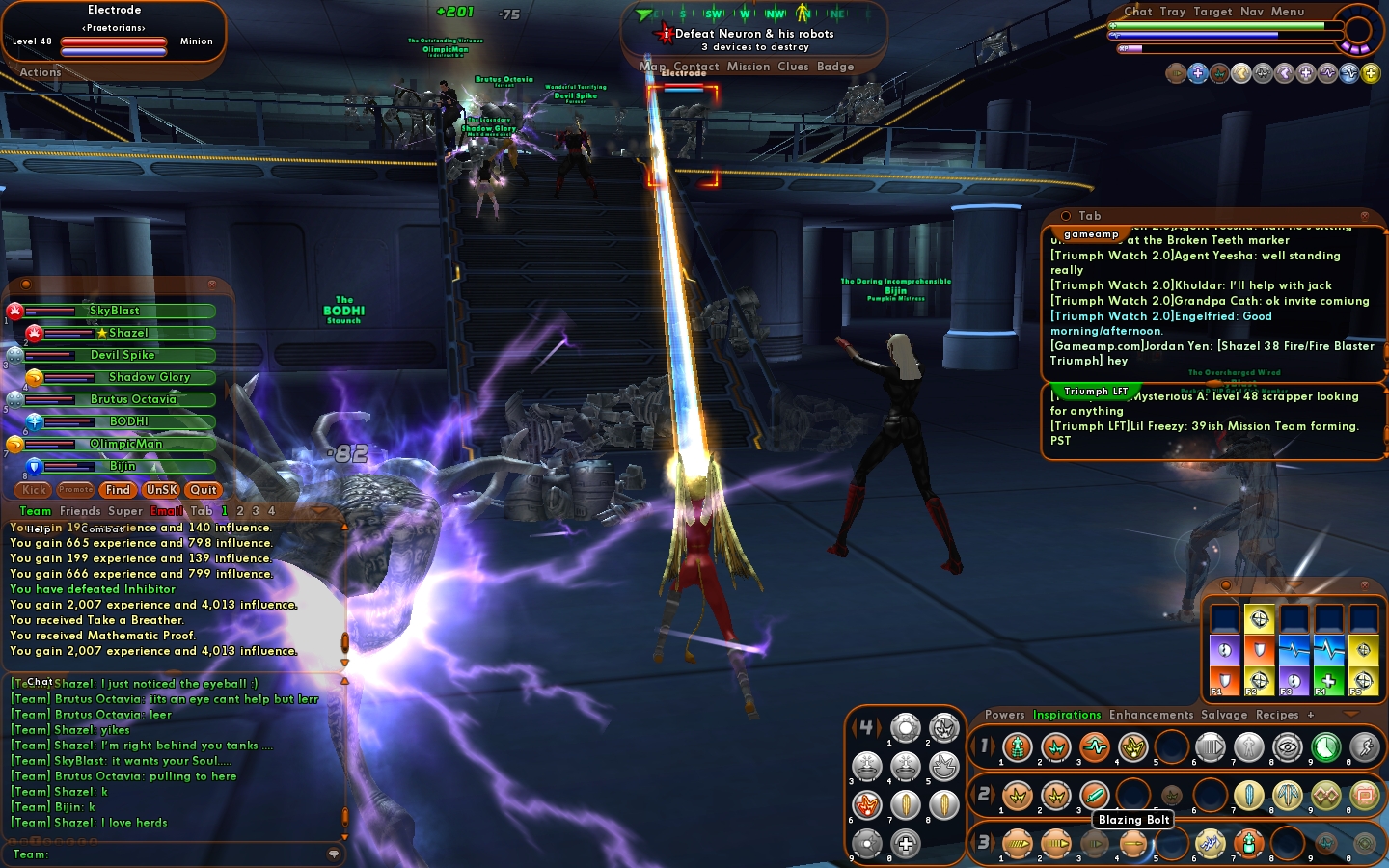The image size is (1389, 868).
Task: Open the Map from the nav bar
Action: (x=652, y=67)
